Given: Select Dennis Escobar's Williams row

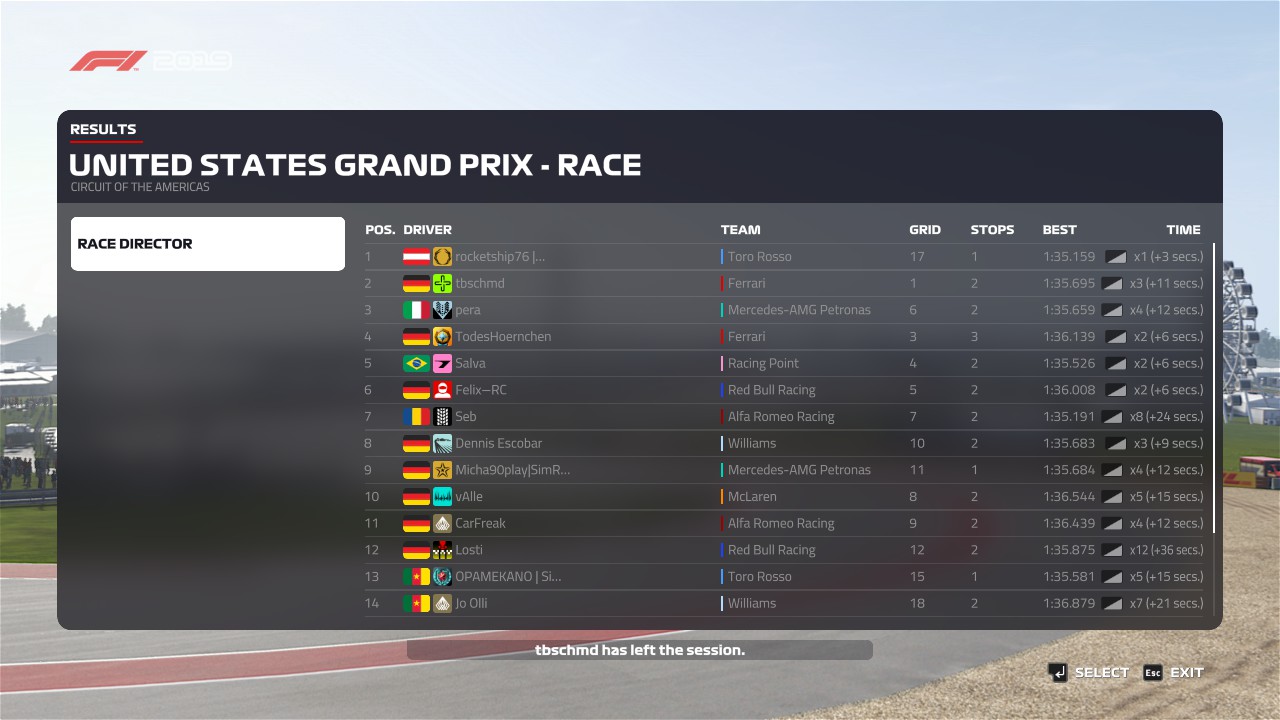Looking at the screenshot, I should 784,443.
